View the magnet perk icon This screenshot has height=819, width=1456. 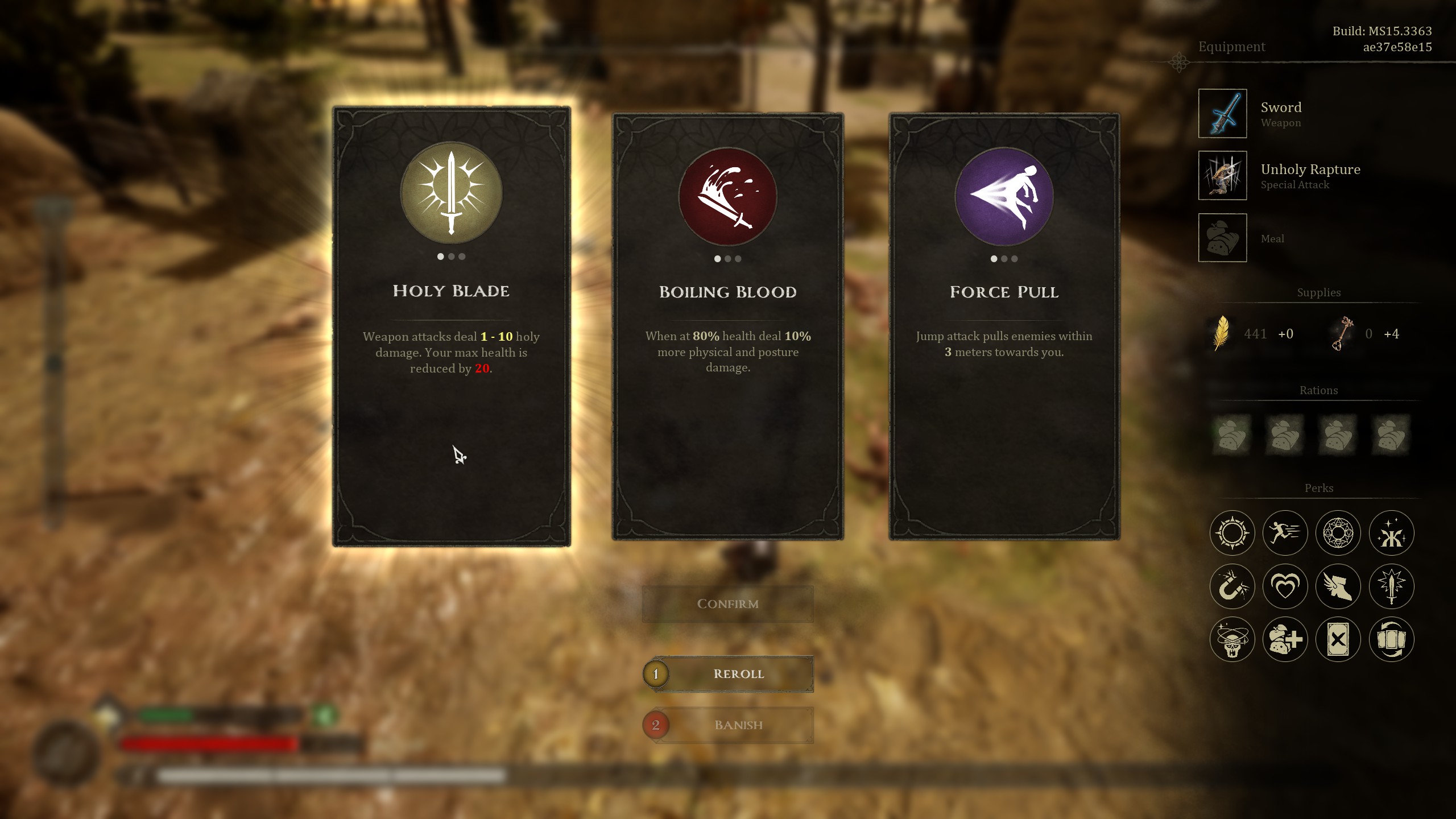1232,586
